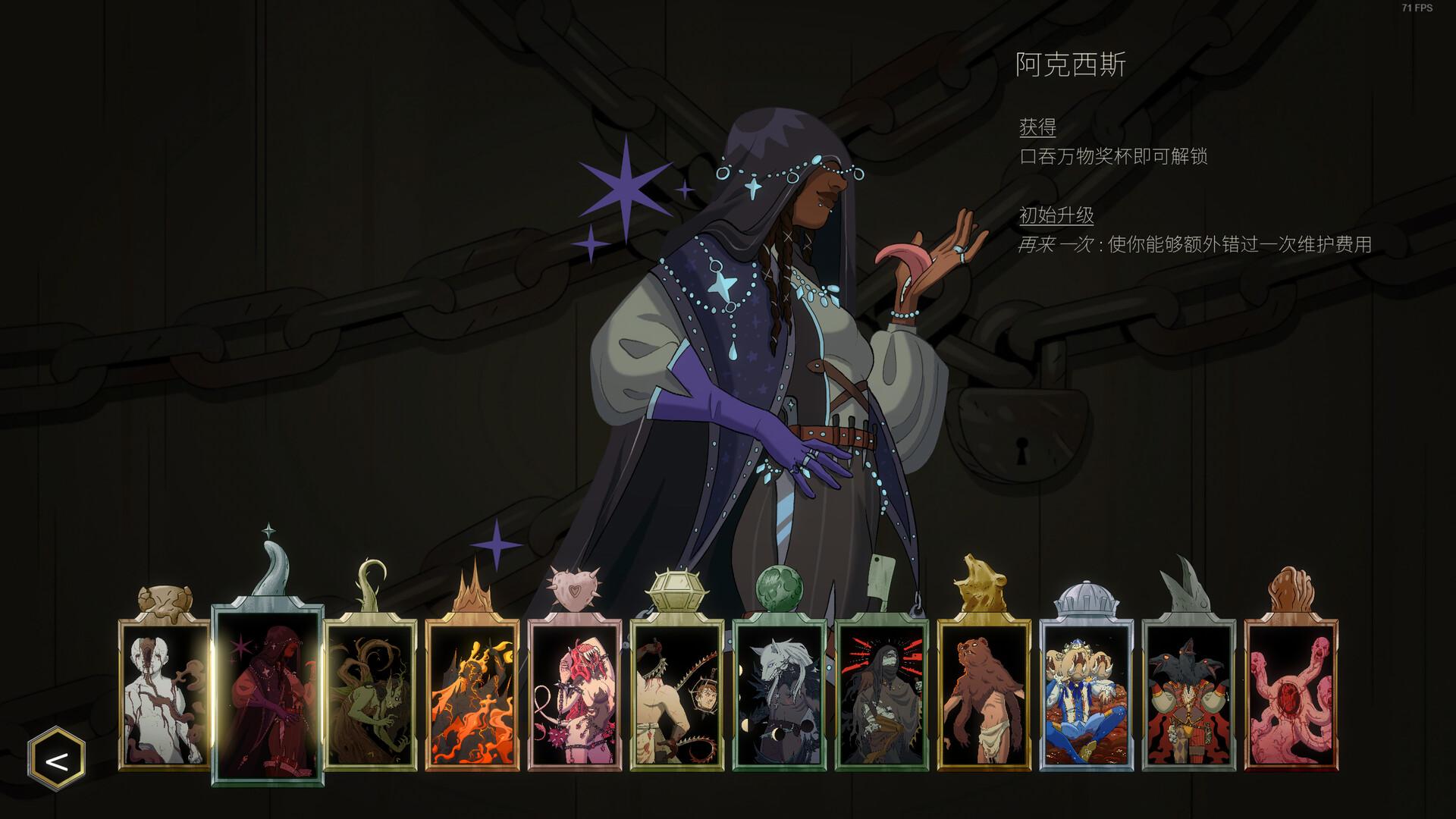Pick the pink tentacle creature card
This screenshot has height=819, width=1456.
(x=1291, y=694)
